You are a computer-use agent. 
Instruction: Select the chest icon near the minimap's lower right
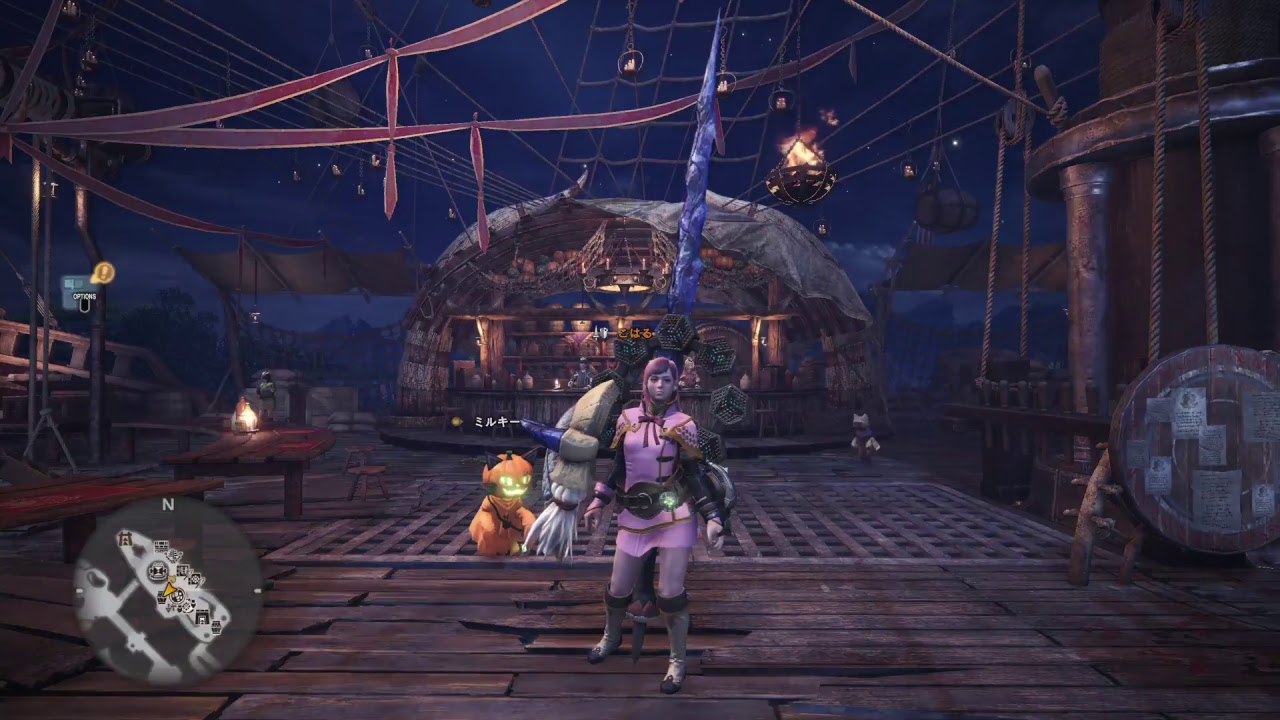217,626
